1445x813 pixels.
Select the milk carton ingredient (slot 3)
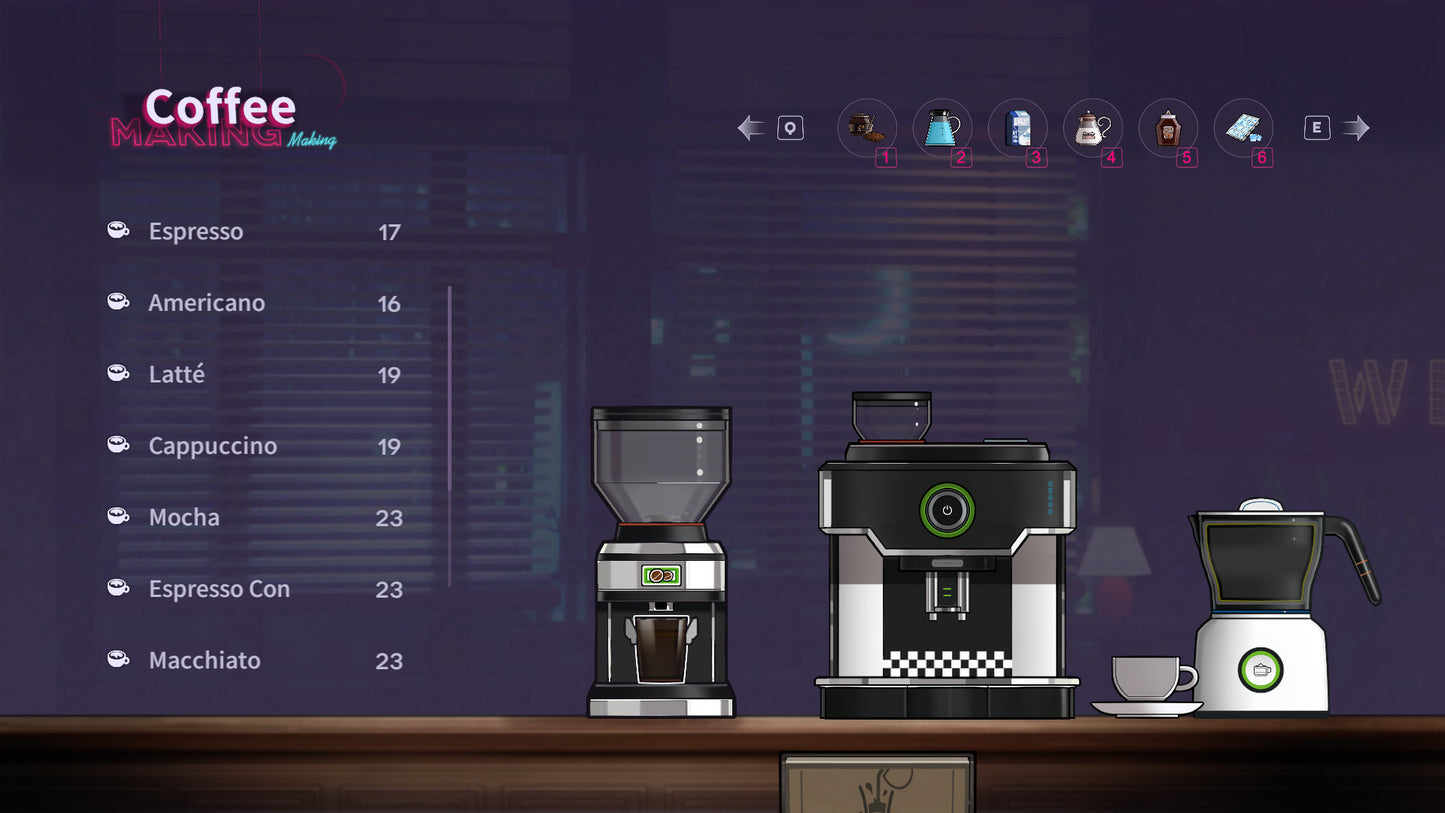(x=1017, y=126)
